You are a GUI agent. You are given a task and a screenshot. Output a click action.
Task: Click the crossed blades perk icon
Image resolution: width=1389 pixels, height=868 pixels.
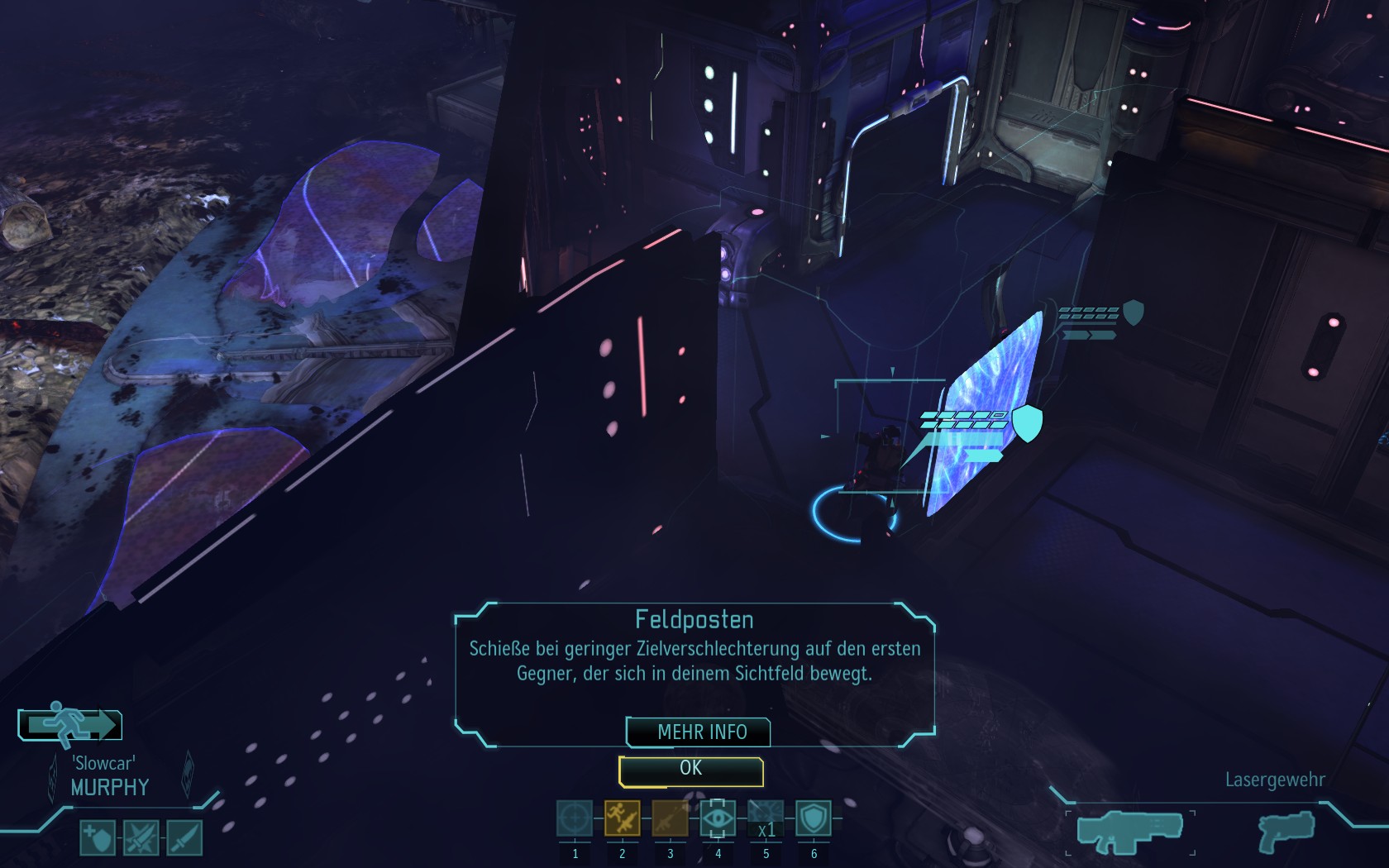click(x=141, y=837)
